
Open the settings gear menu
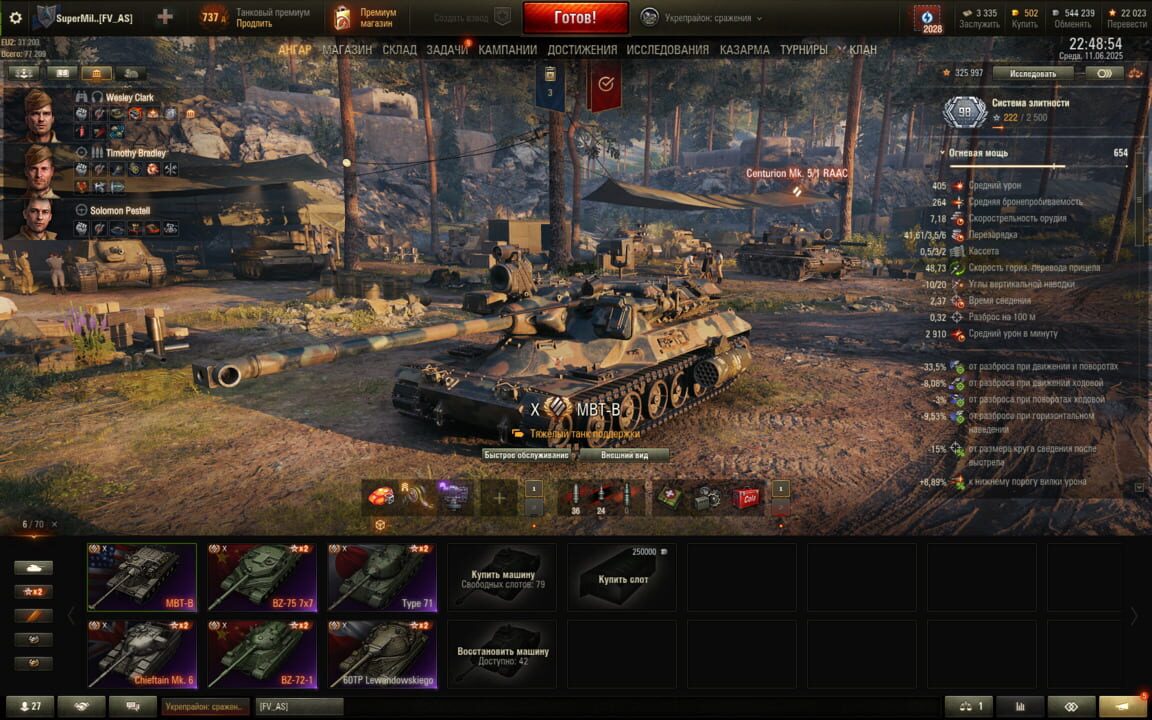coord(15,18)
